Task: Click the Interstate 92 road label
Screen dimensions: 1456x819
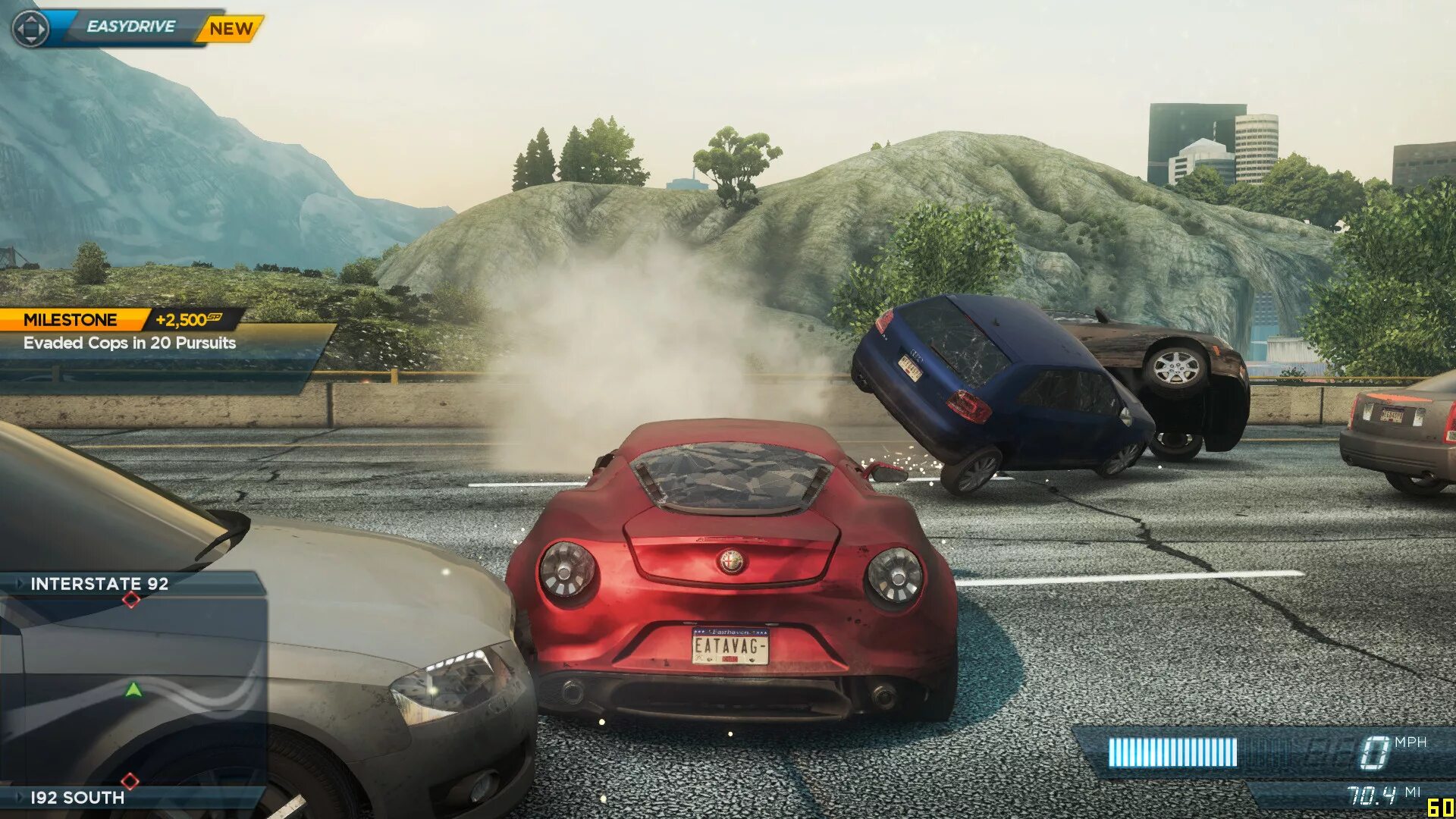Action: point(99,584)
